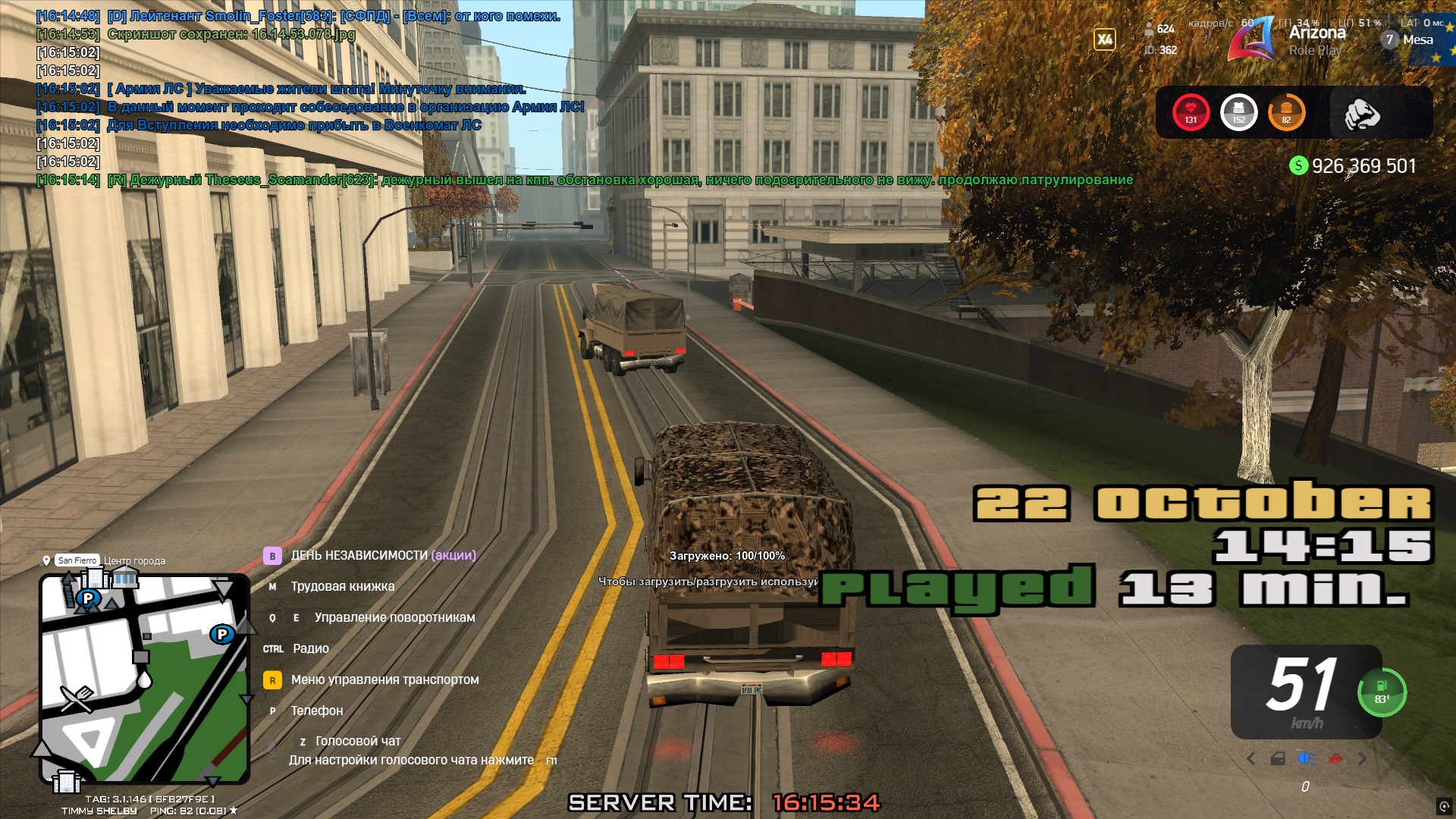Toggle the blue headlights indicator
Image resolution: width=1456 pixels, height=819 pixels.
(1306, 758)
